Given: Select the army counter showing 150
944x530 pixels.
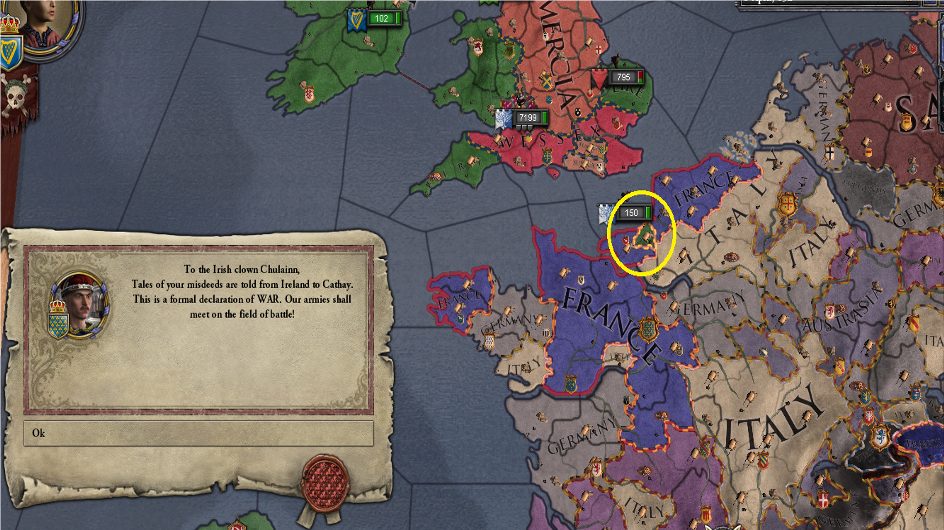Looking at the screenshot, I should click(631, 212).
